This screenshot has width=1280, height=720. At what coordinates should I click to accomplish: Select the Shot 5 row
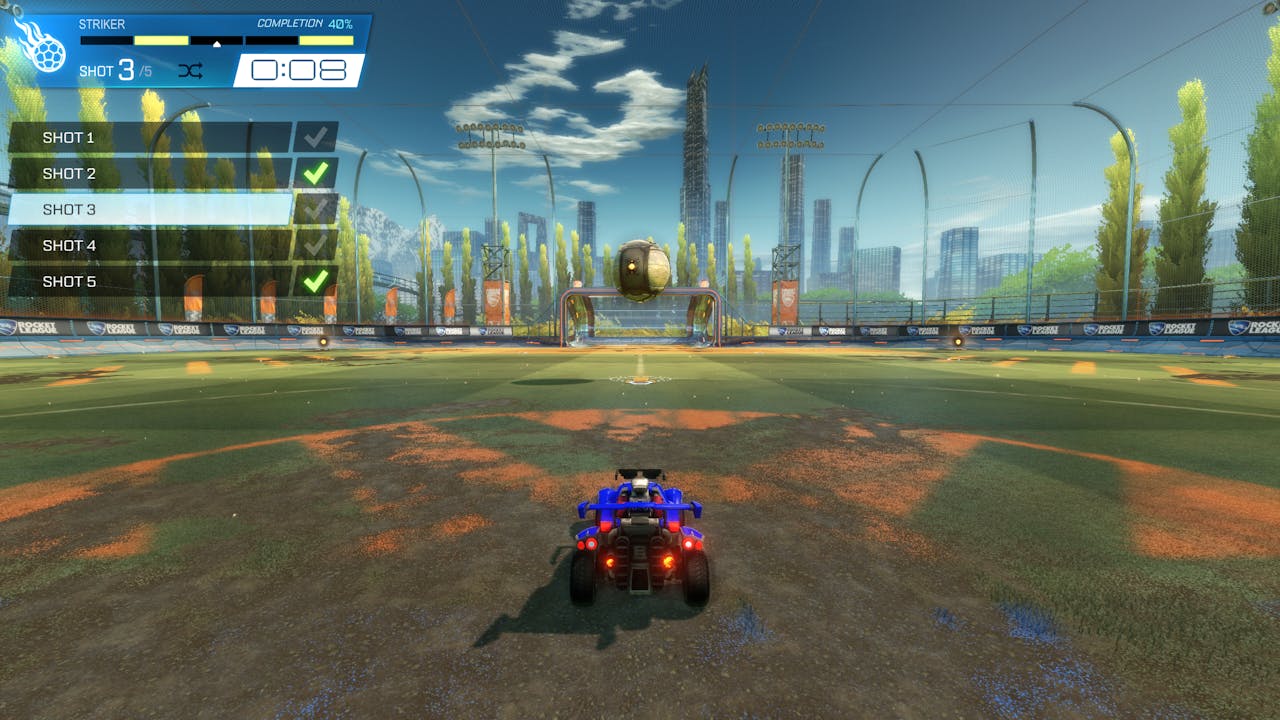(150, 281)
